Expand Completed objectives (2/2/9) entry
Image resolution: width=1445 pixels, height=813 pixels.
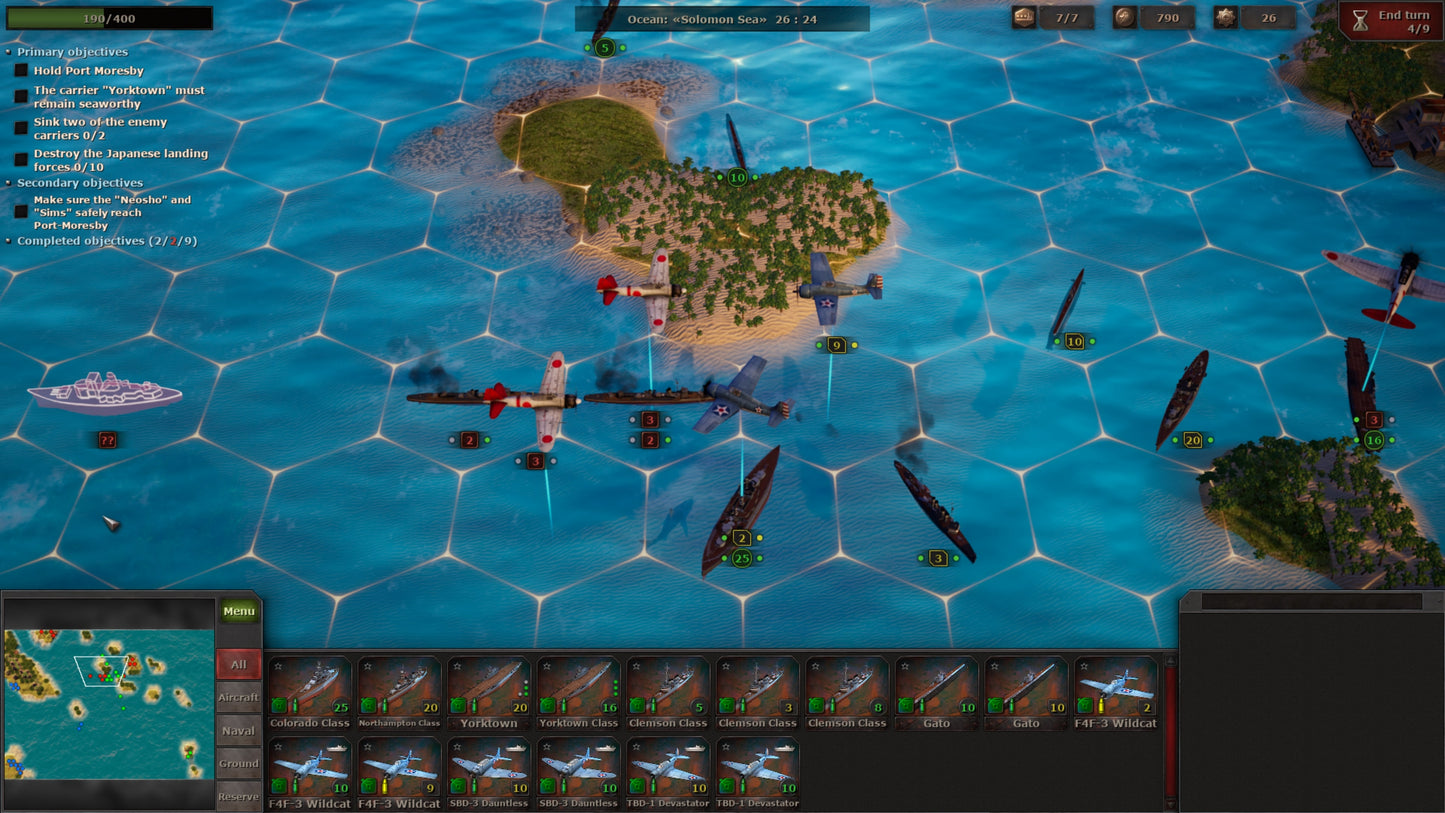(8, 241)
